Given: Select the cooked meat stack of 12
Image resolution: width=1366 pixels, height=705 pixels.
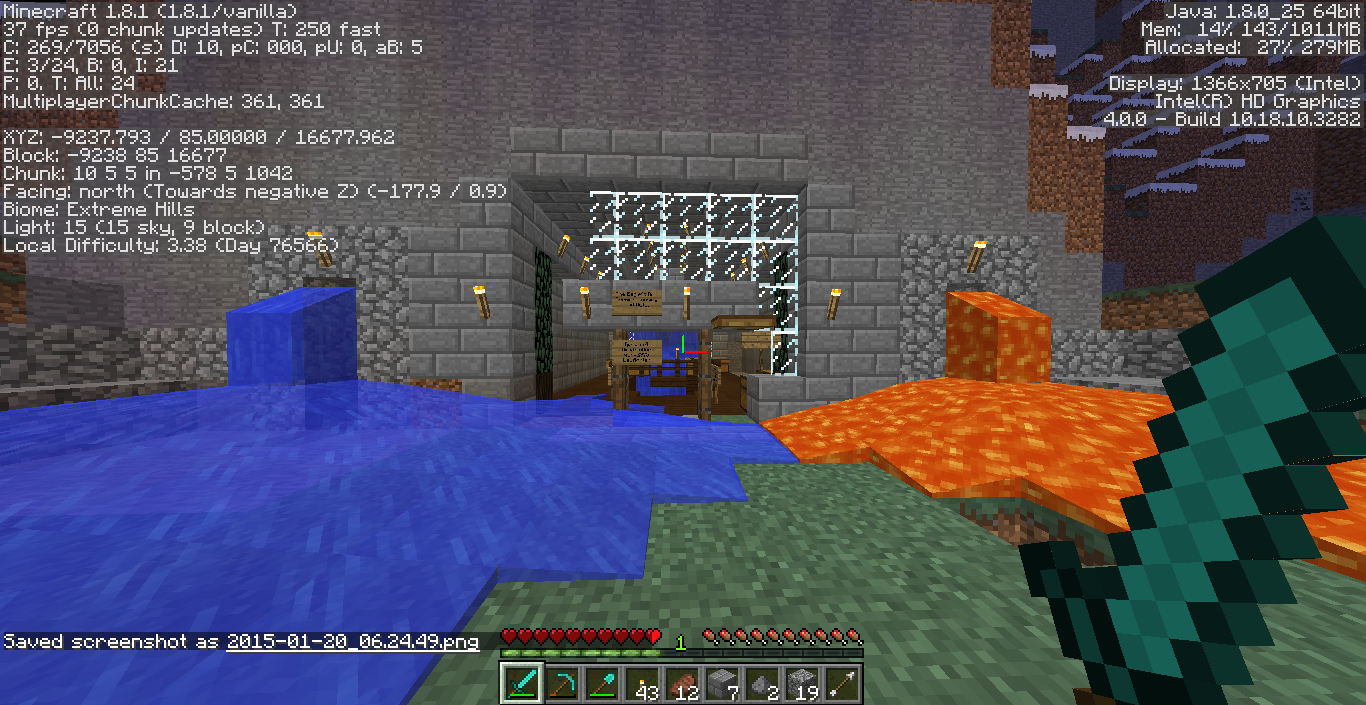Looking at the screenshot, I should click(x=682, y=683).
